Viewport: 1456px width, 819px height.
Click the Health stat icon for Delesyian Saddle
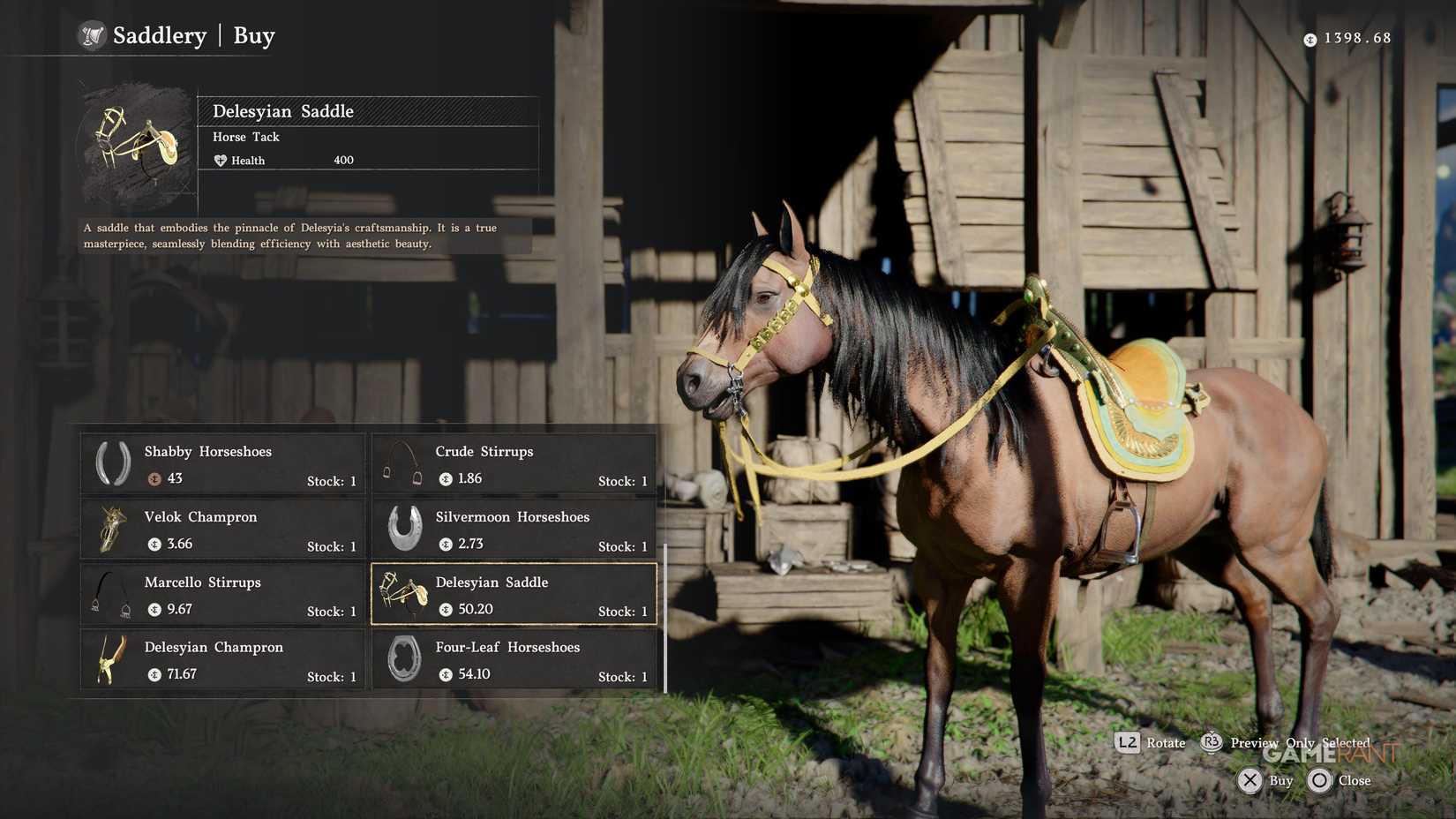221,160
